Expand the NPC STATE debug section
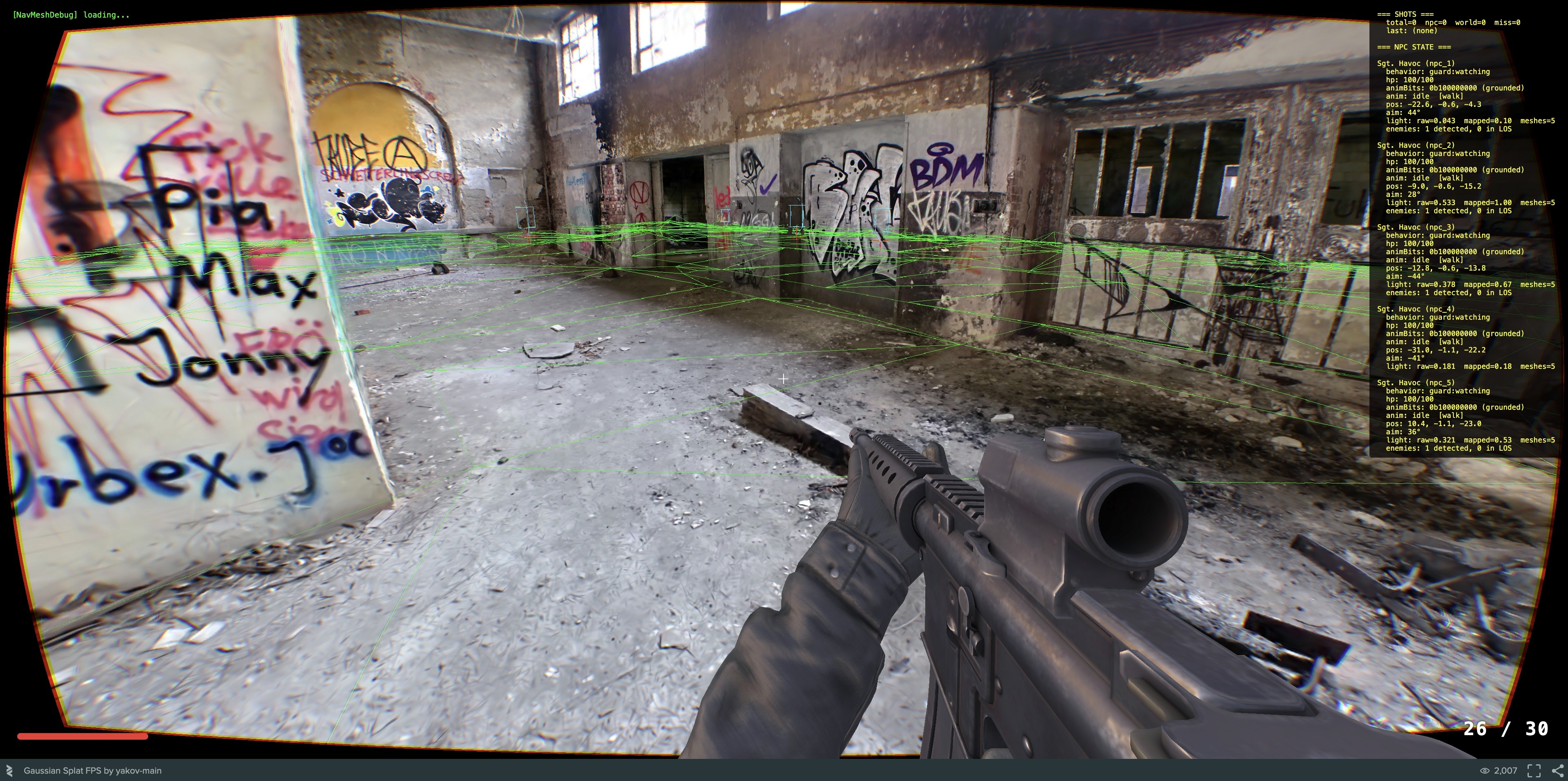This screenshot has height=781, width=1568. click(x=1413, y=47)
